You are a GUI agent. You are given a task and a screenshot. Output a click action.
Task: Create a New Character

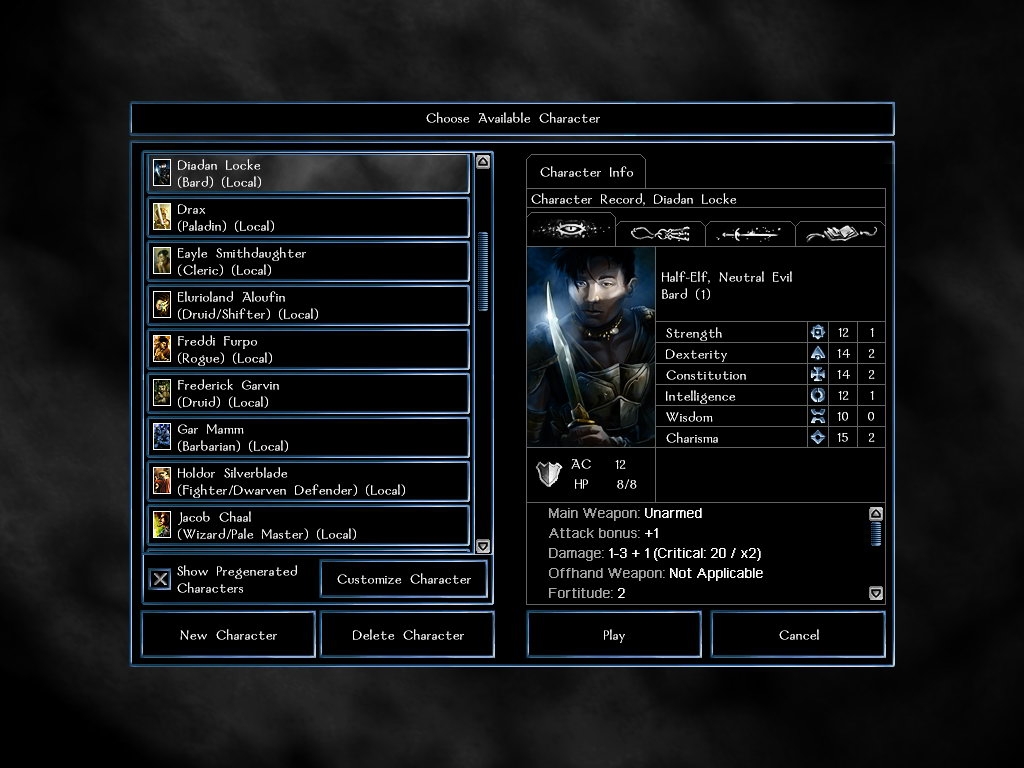point(228,635)
